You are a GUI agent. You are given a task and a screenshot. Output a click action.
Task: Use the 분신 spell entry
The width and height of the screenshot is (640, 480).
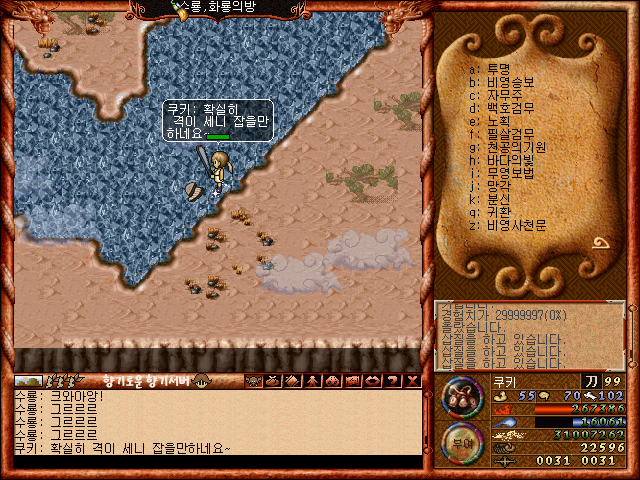497,199
